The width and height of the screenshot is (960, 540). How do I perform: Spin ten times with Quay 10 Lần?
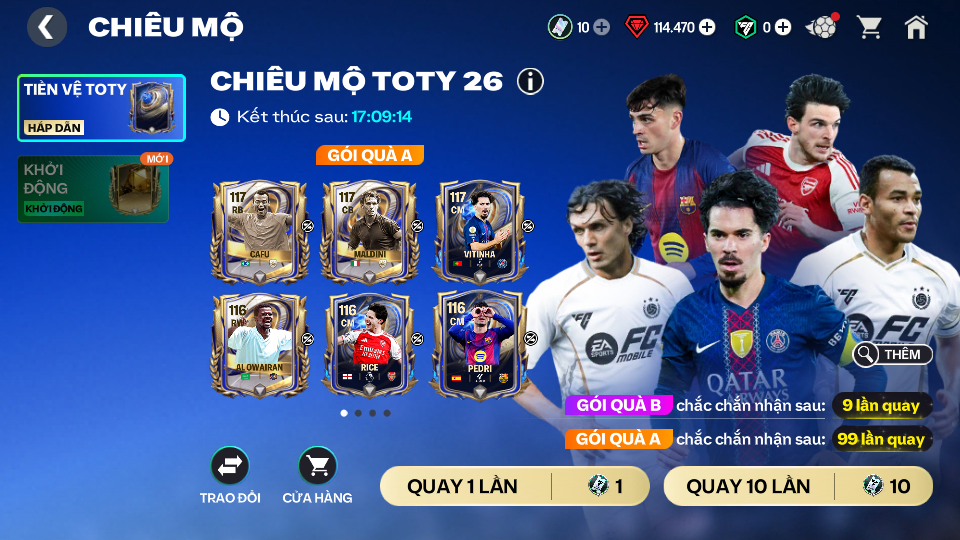(798, 487)
